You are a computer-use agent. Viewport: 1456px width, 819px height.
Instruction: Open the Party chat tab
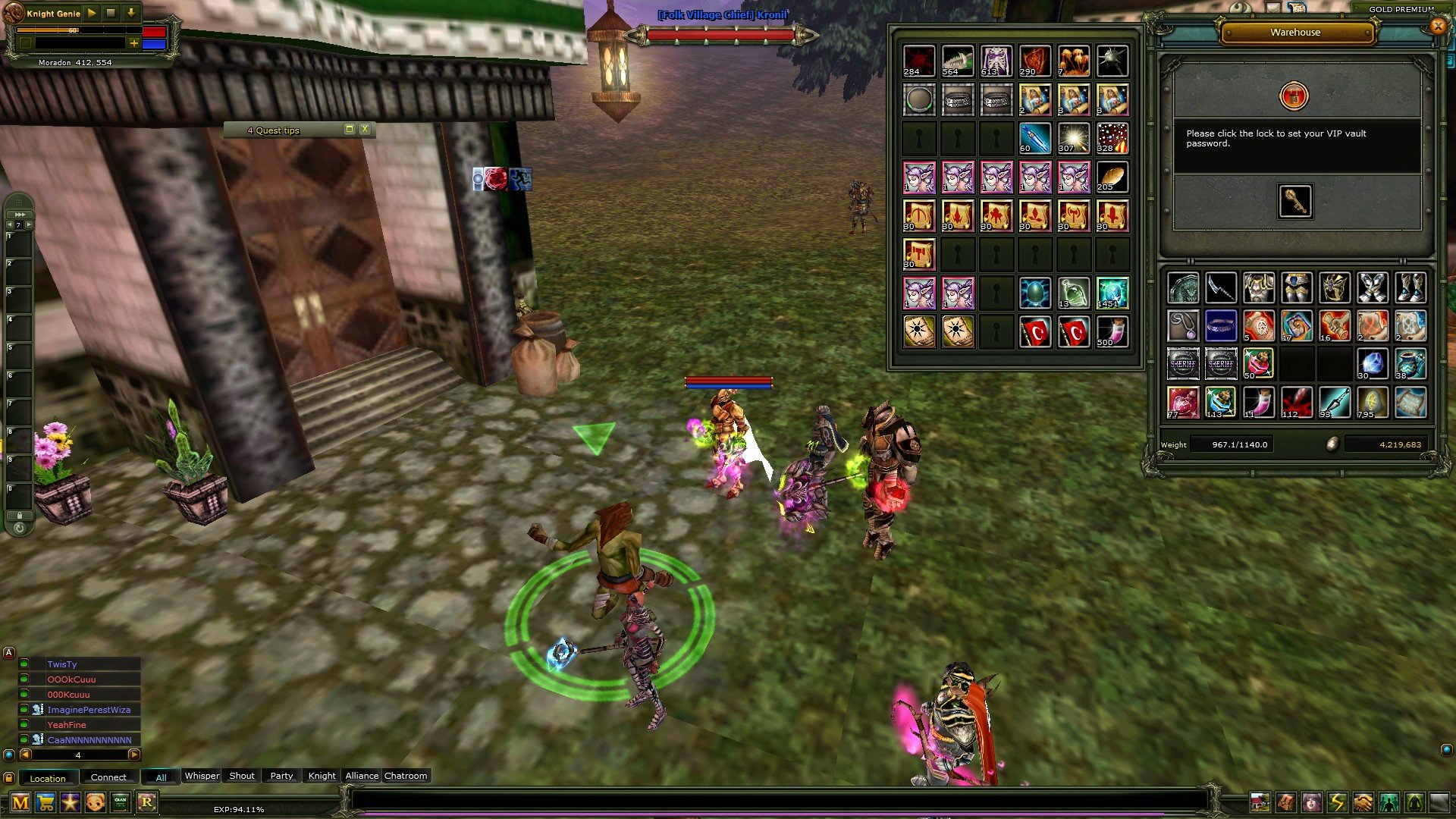coord(281,776)
